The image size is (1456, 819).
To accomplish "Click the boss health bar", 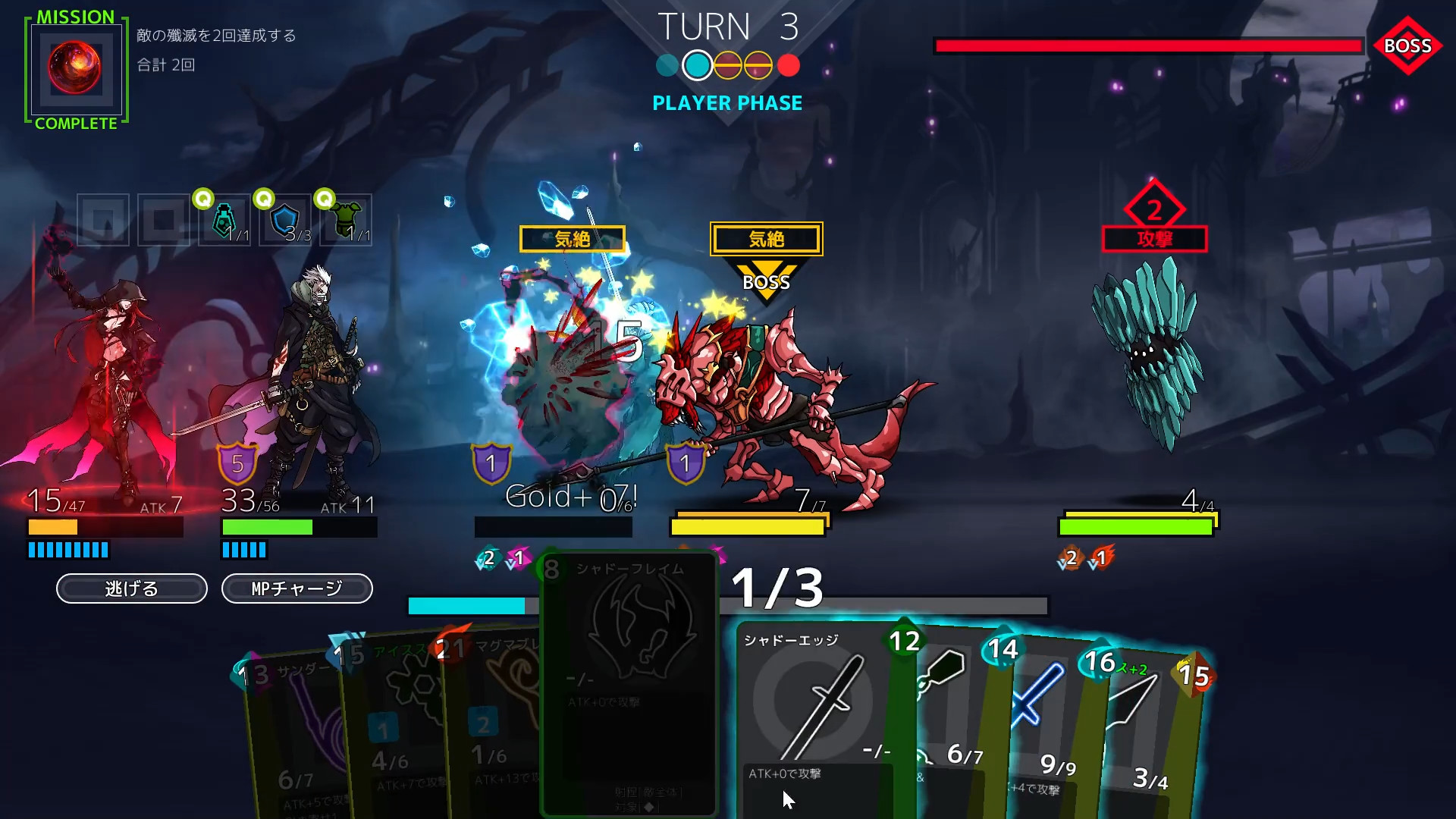I will (x=1147, y=46).
